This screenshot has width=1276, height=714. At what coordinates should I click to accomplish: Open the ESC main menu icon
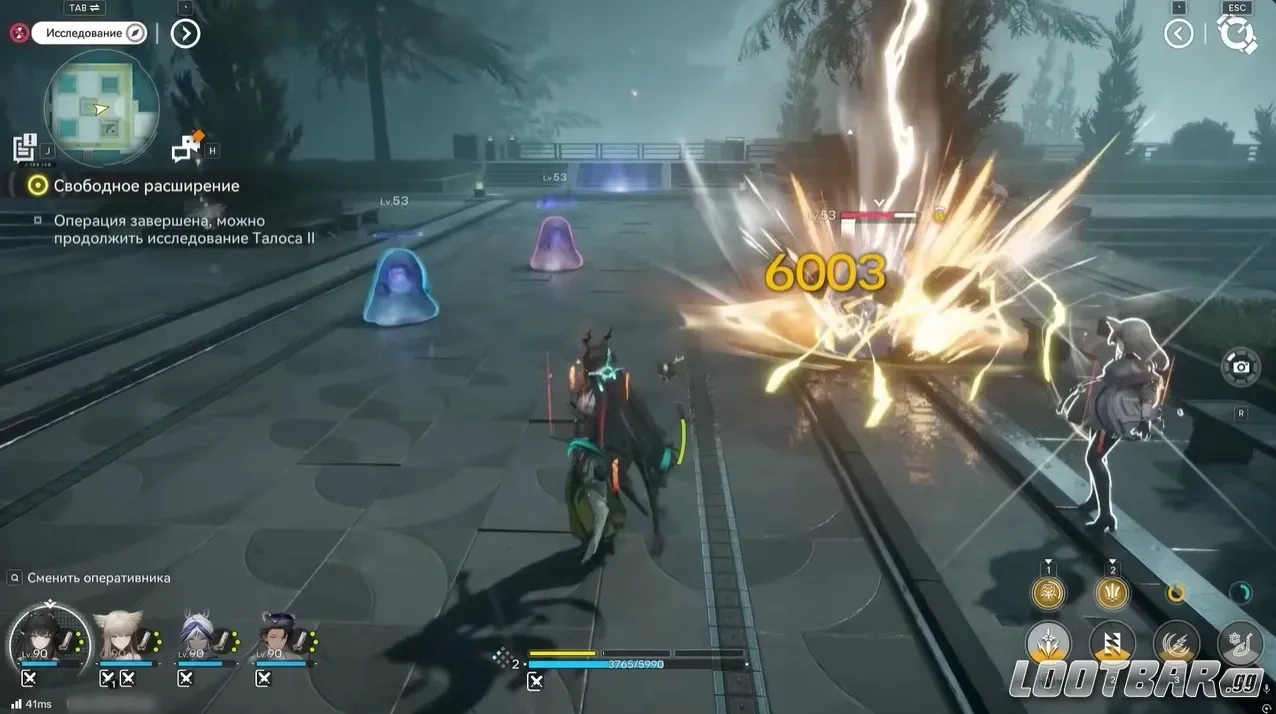[x=1238, y=35]
